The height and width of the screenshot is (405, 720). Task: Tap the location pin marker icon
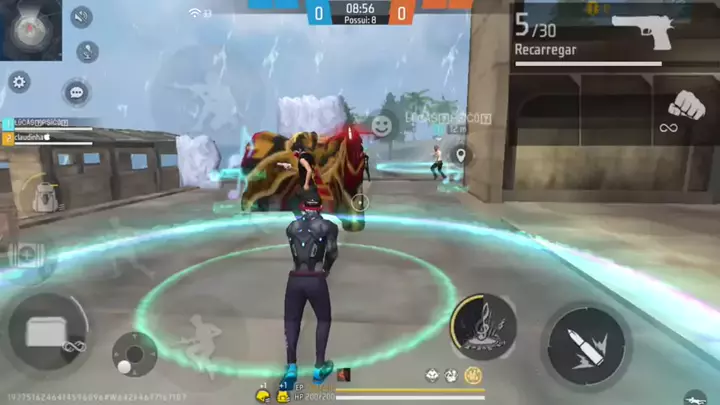click(x=460, y=155)
